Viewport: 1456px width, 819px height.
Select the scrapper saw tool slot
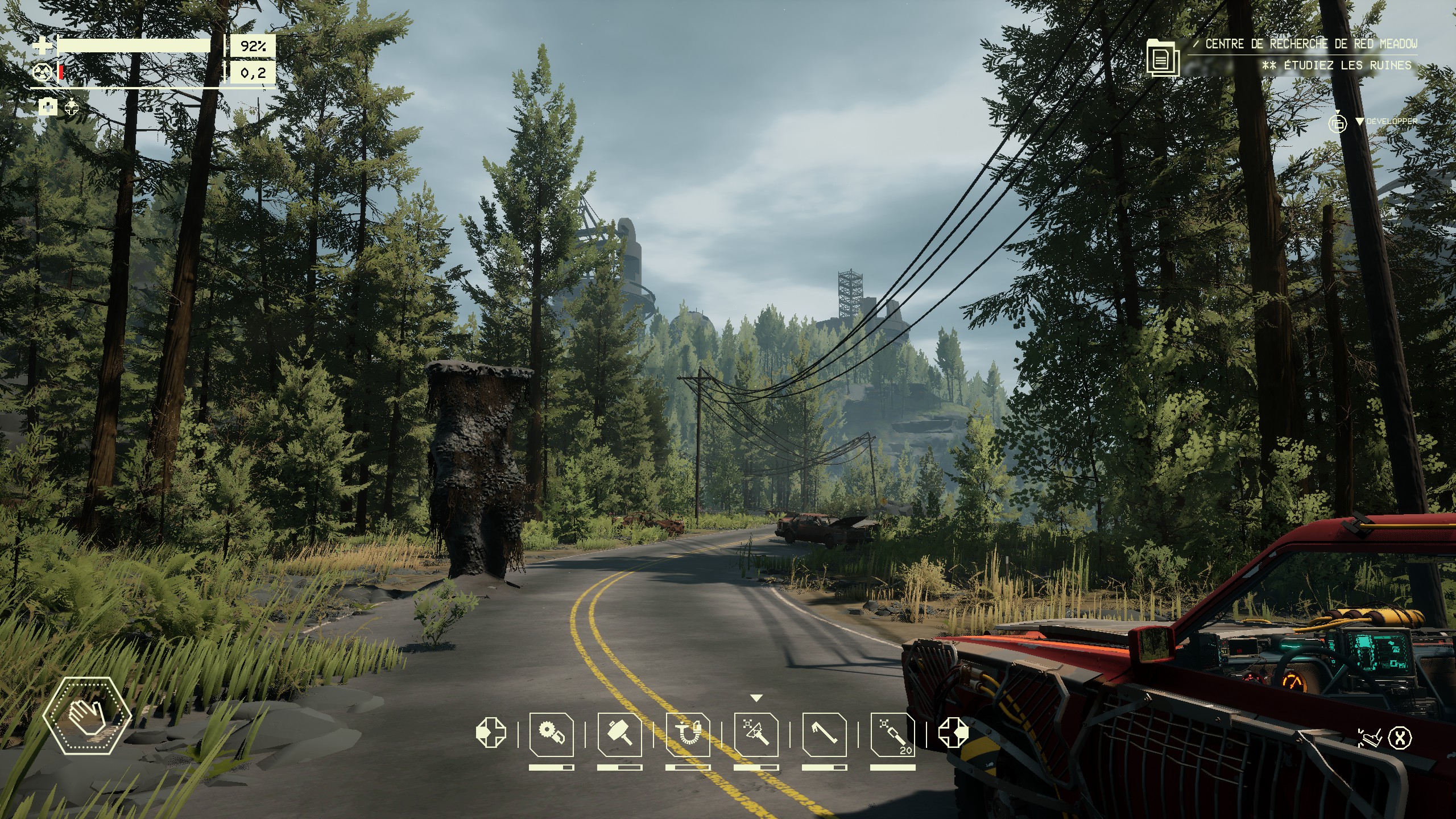click(551, 734)
